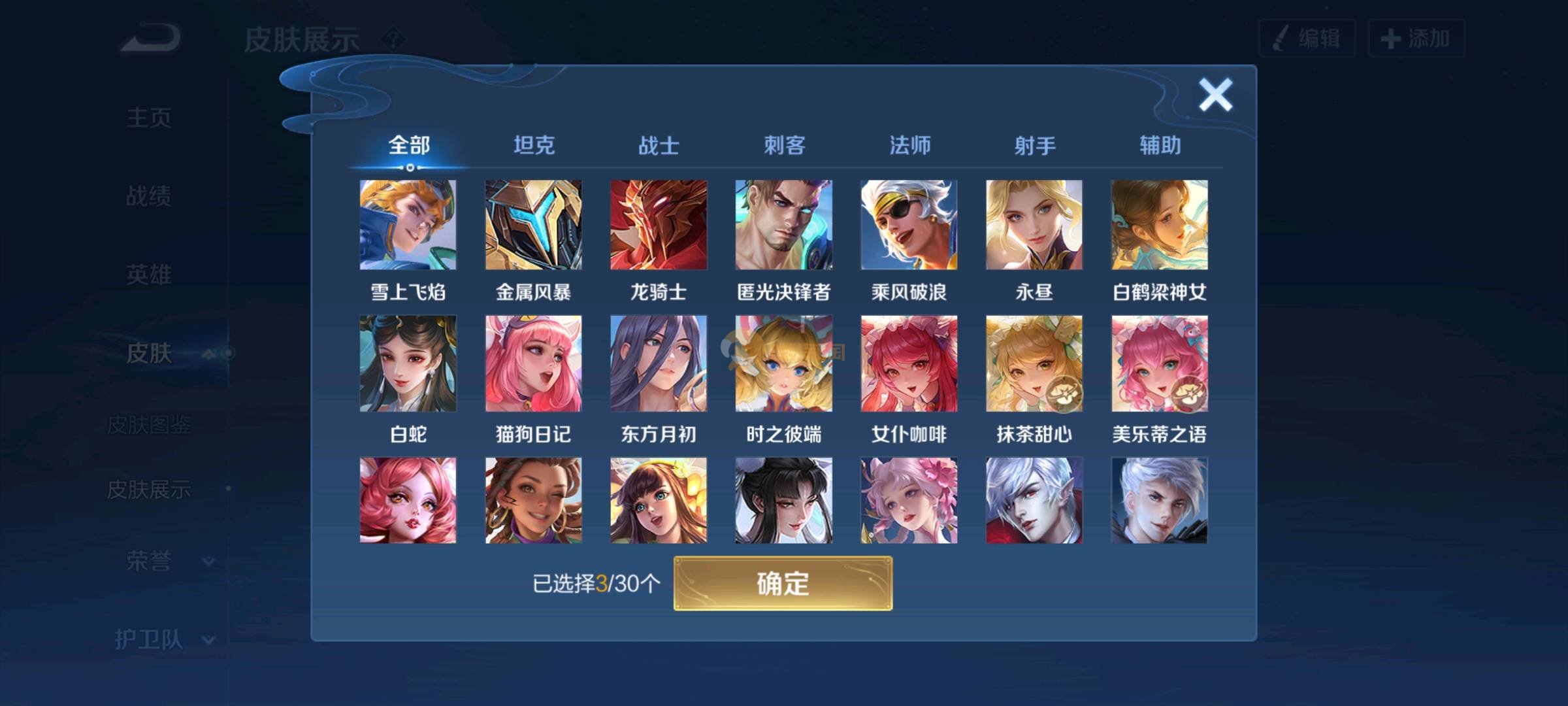The height and width of the screenshot is (706, 1568).
Task: Close the skin selection popup
Action: [1215, 95]
